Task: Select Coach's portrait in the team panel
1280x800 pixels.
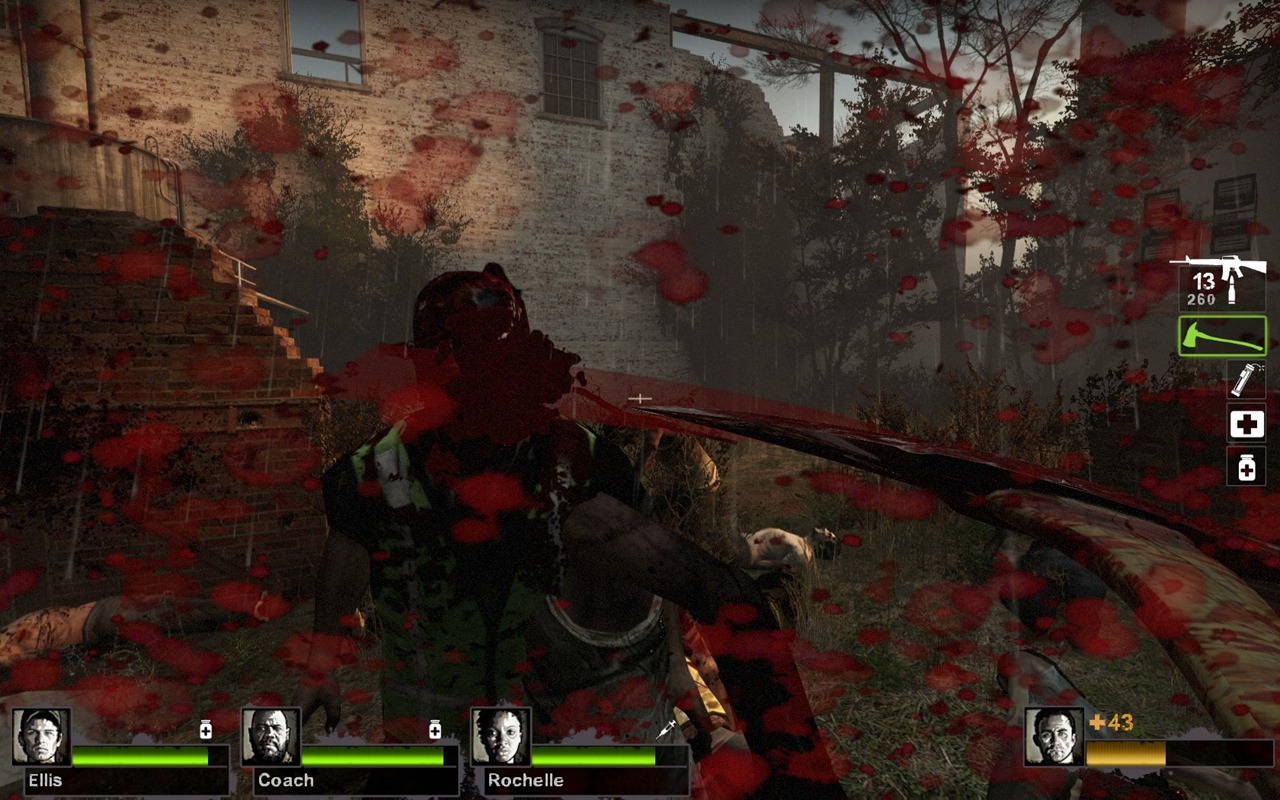Action: [x=270, y=736]
